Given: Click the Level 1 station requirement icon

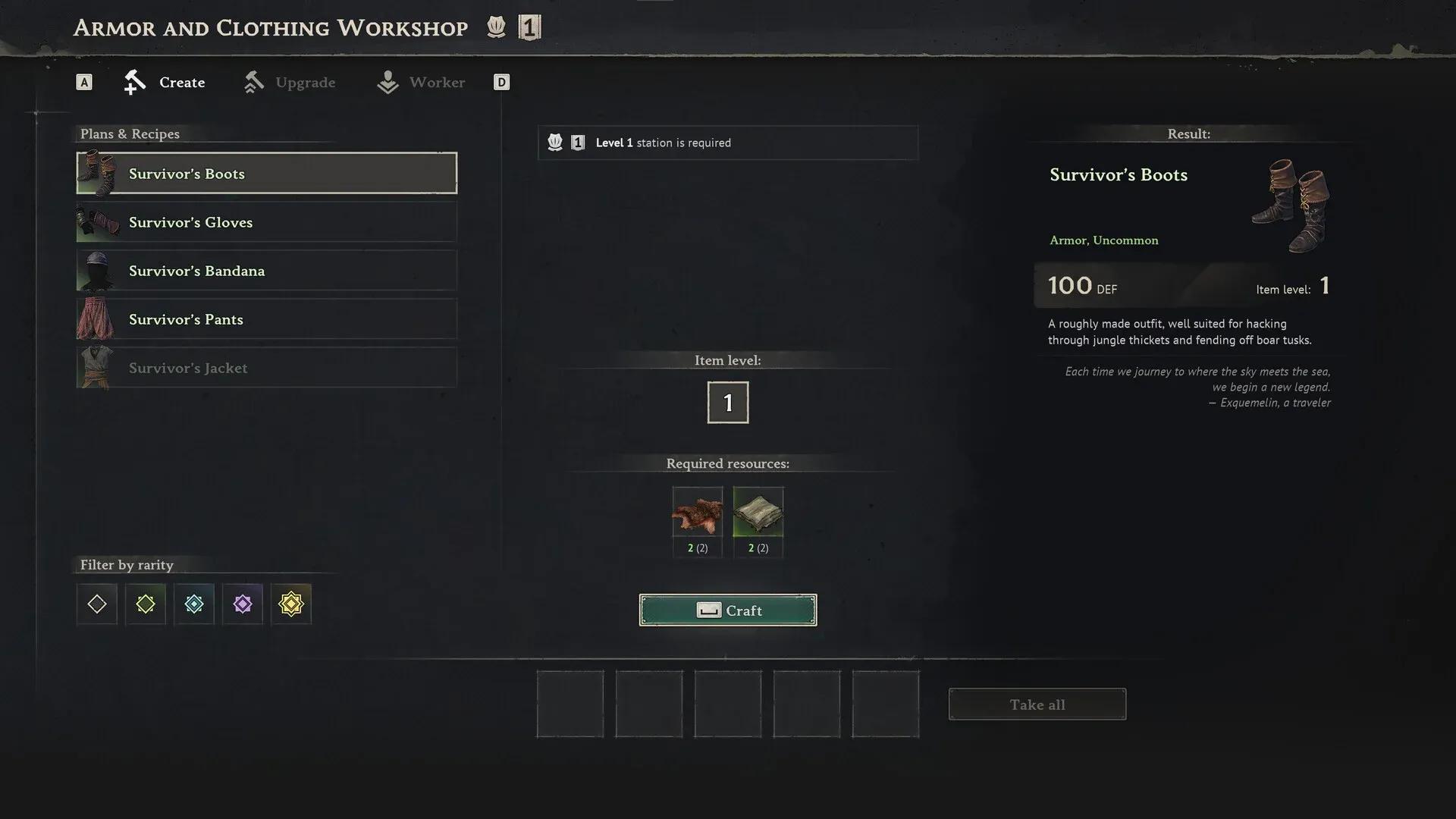Looking at the screenshot, I should (x=556, y=142).
